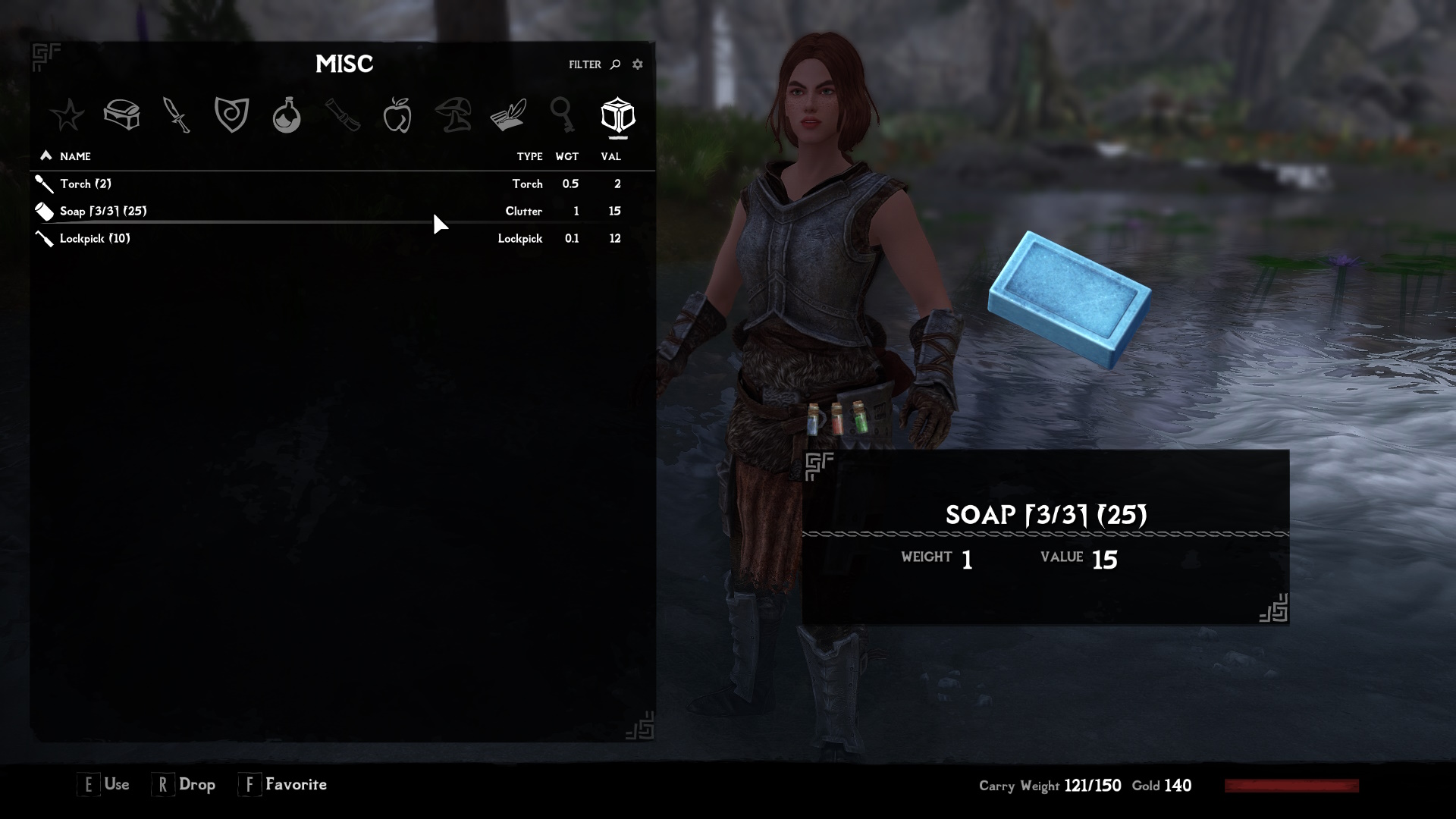Select the favorites star category icon
The image size is (1456, 819).
point(68,115)
